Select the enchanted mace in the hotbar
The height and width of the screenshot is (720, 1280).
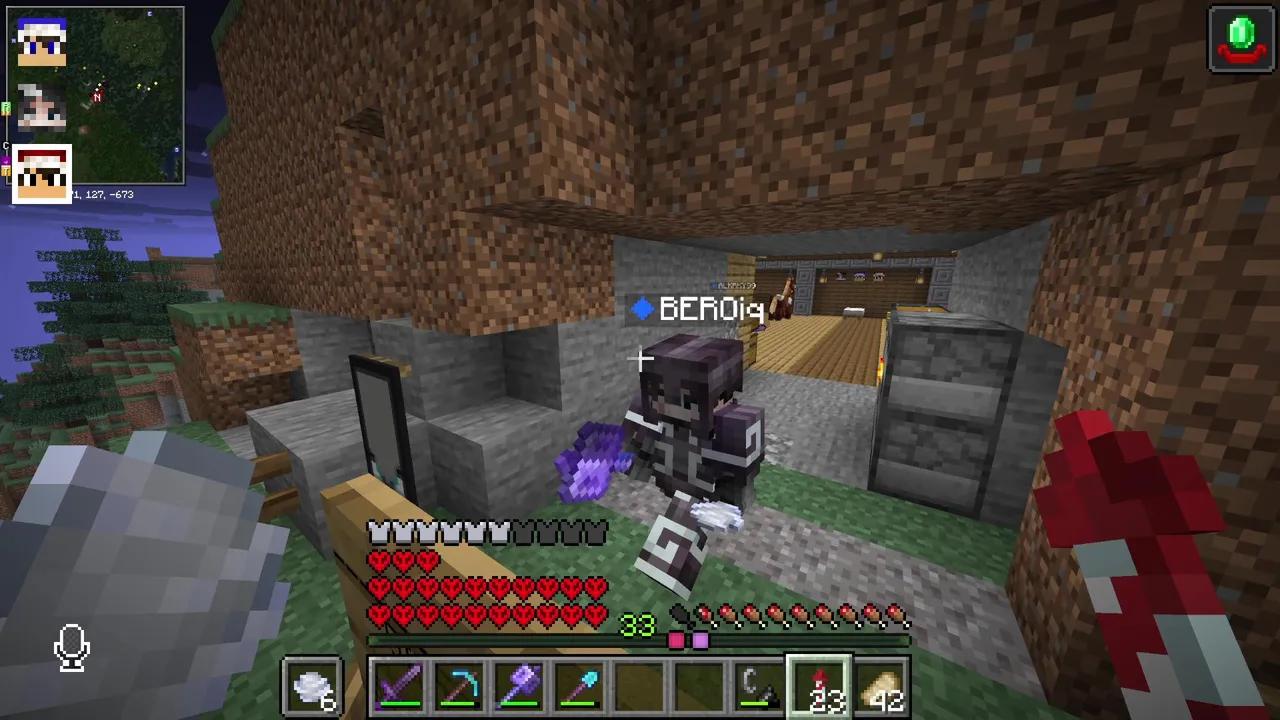coord(518,685)
